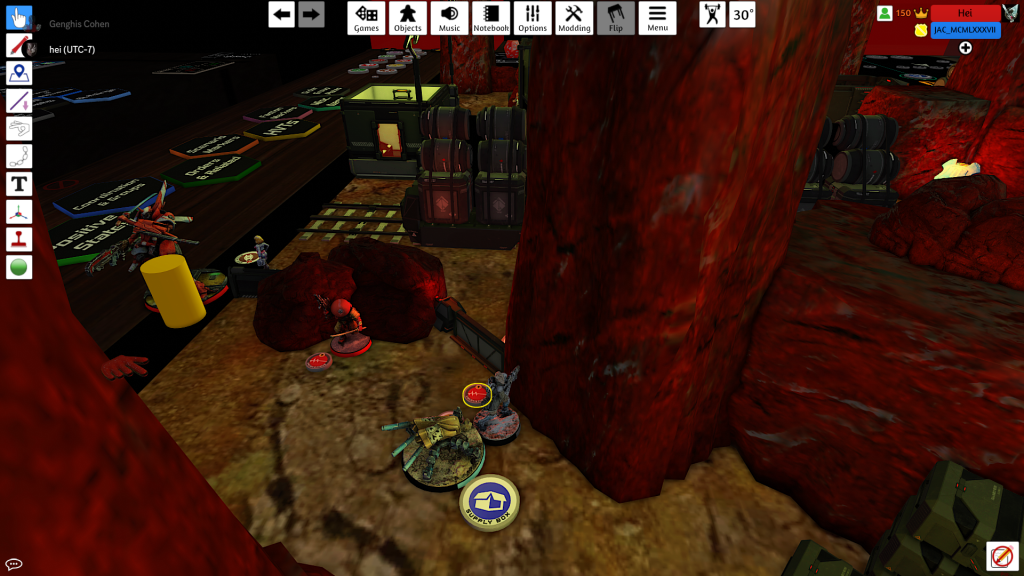Open the Games menu
The image size is (1024, 576).
(x=367, y=18)
